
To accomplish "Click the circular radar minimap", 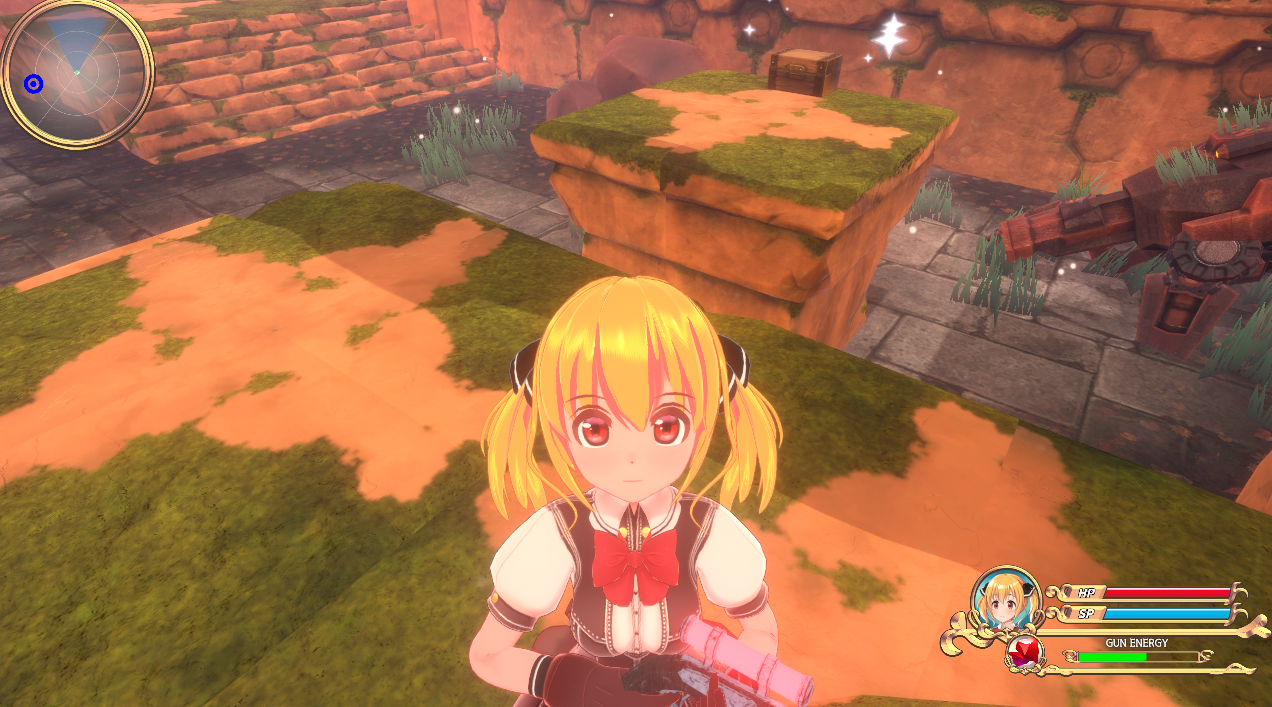I will 77,73.
